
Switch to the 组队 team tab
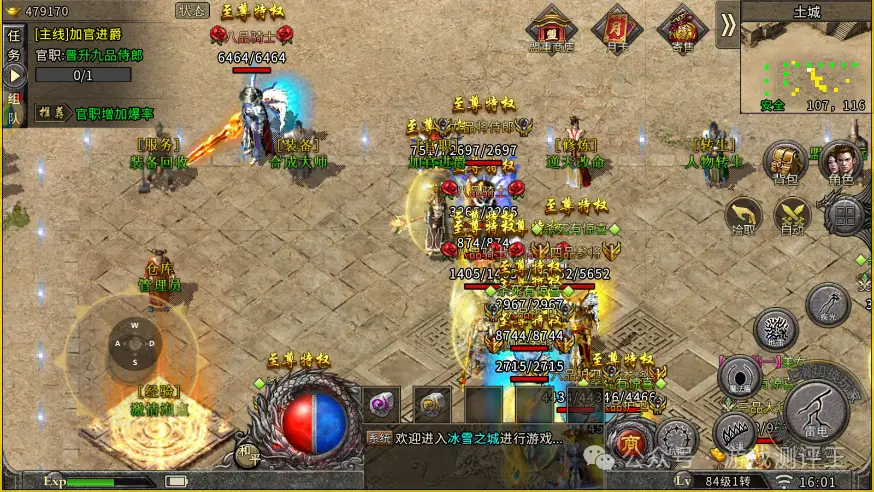click(x=14, y=107)
